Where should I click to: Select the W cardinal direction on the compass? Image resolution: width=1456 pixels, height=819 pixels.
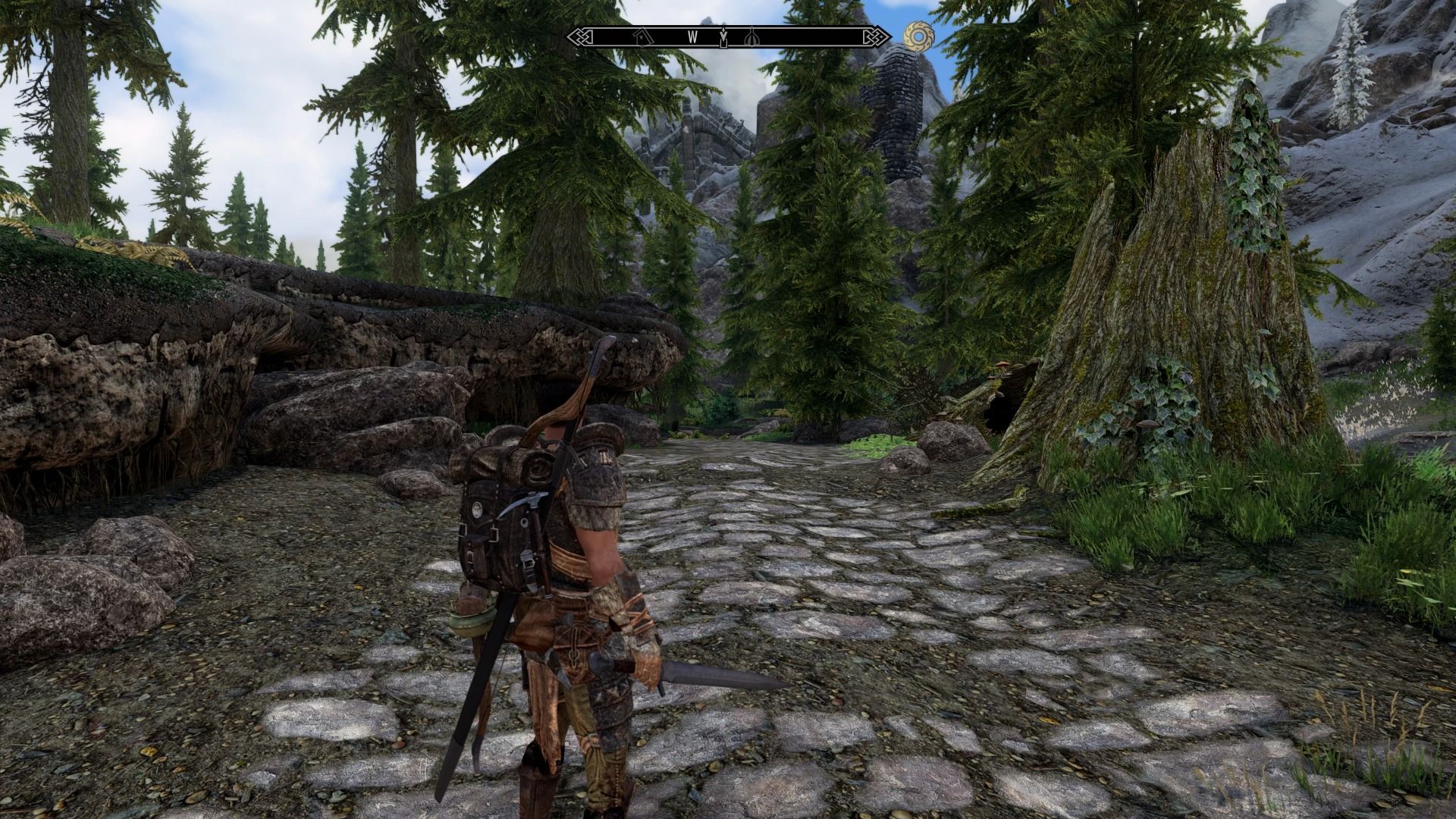click(692, 36)
